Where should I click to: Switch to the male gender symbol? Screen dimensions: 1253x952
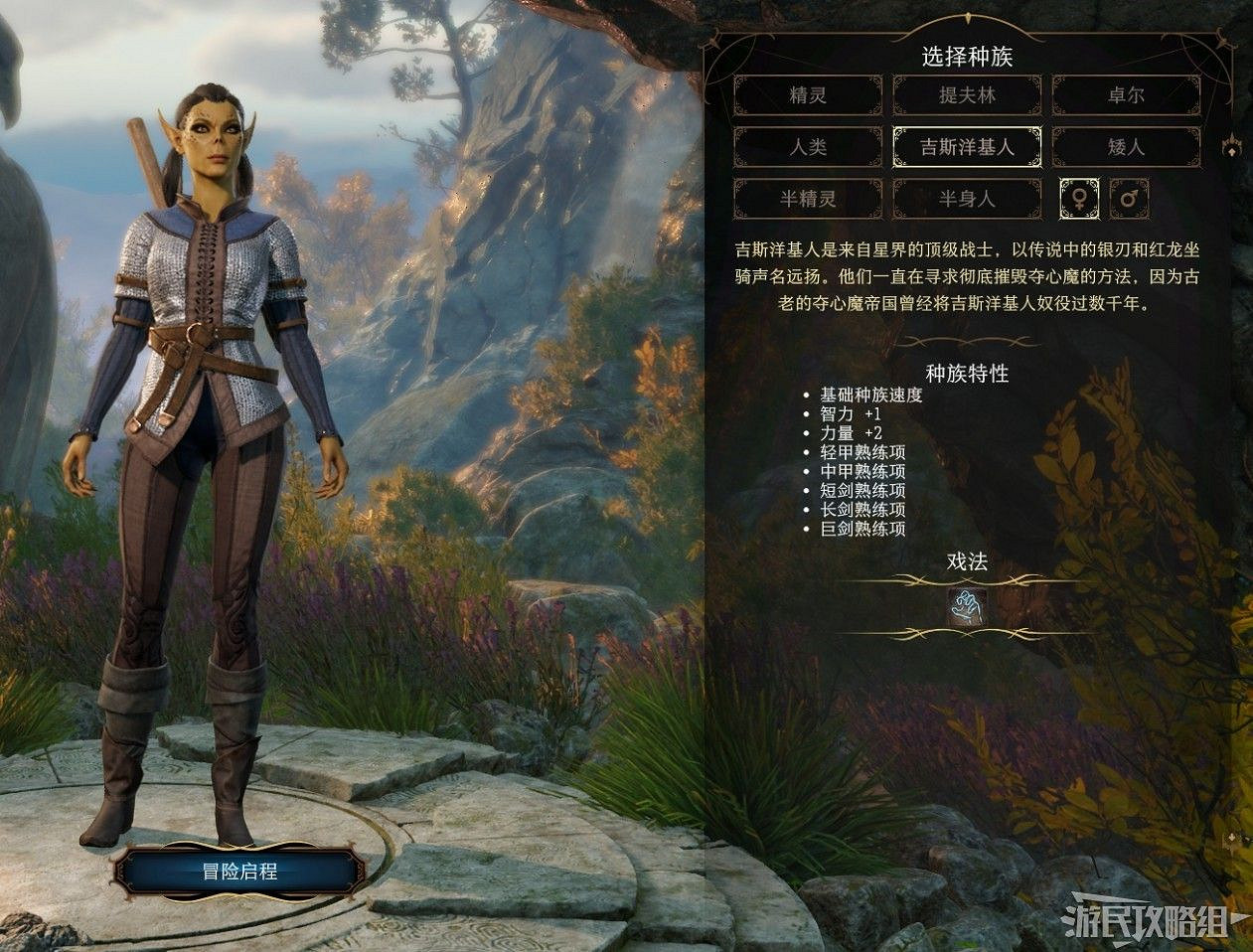[x=1130, y=199]
